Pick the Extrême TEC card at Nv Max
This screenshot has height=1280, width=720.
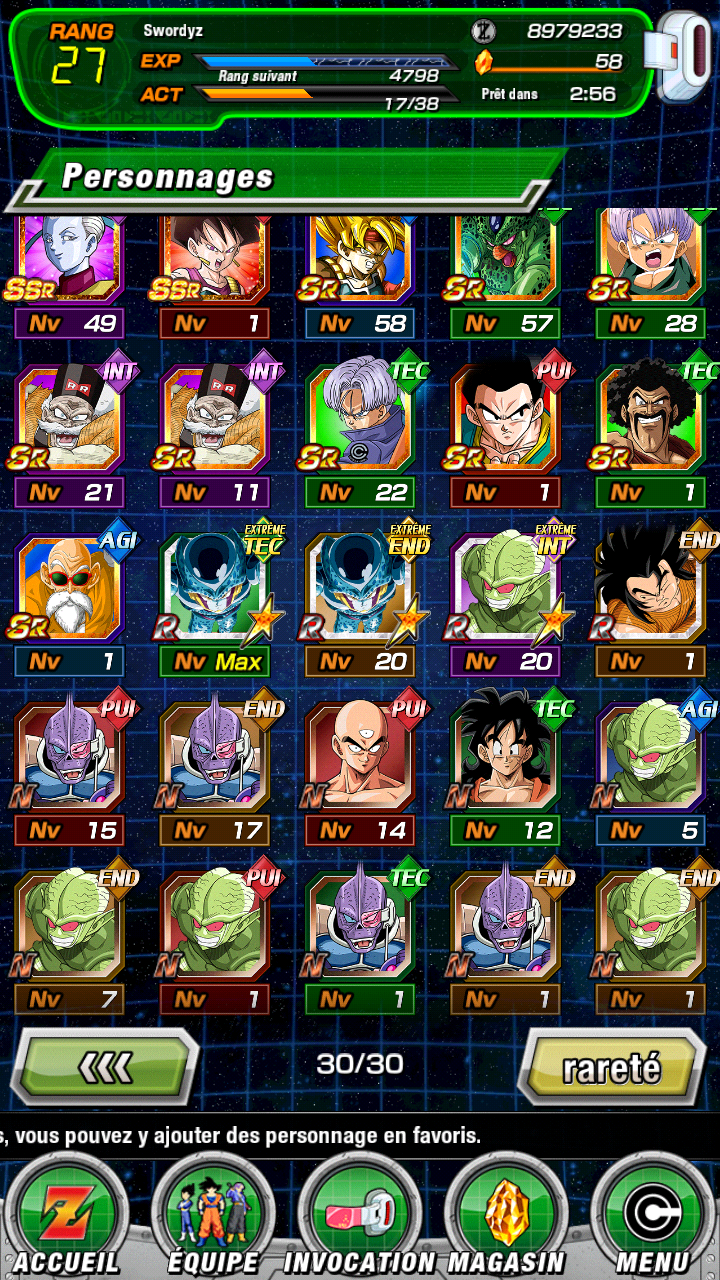point(215,590)
